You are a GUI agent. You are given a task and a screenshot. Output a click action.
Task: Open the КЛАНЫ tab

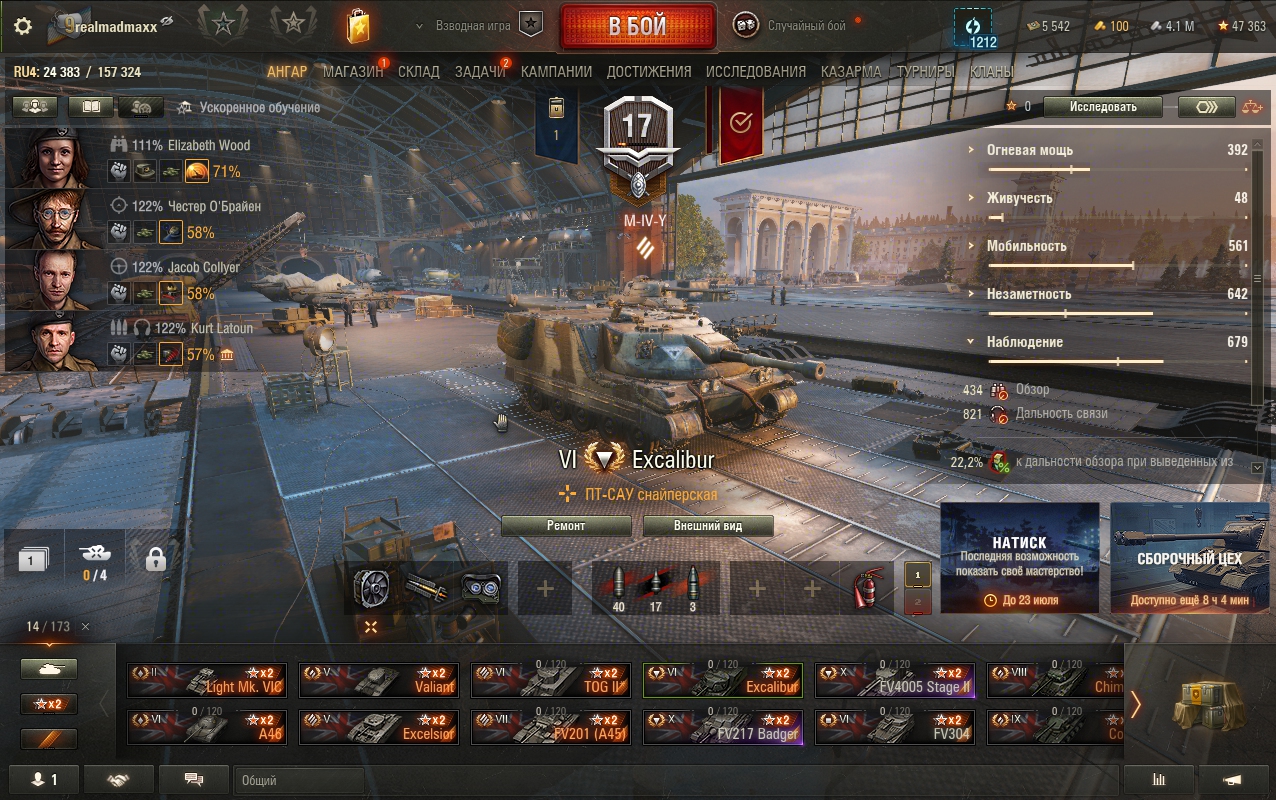tap(991, 72)
